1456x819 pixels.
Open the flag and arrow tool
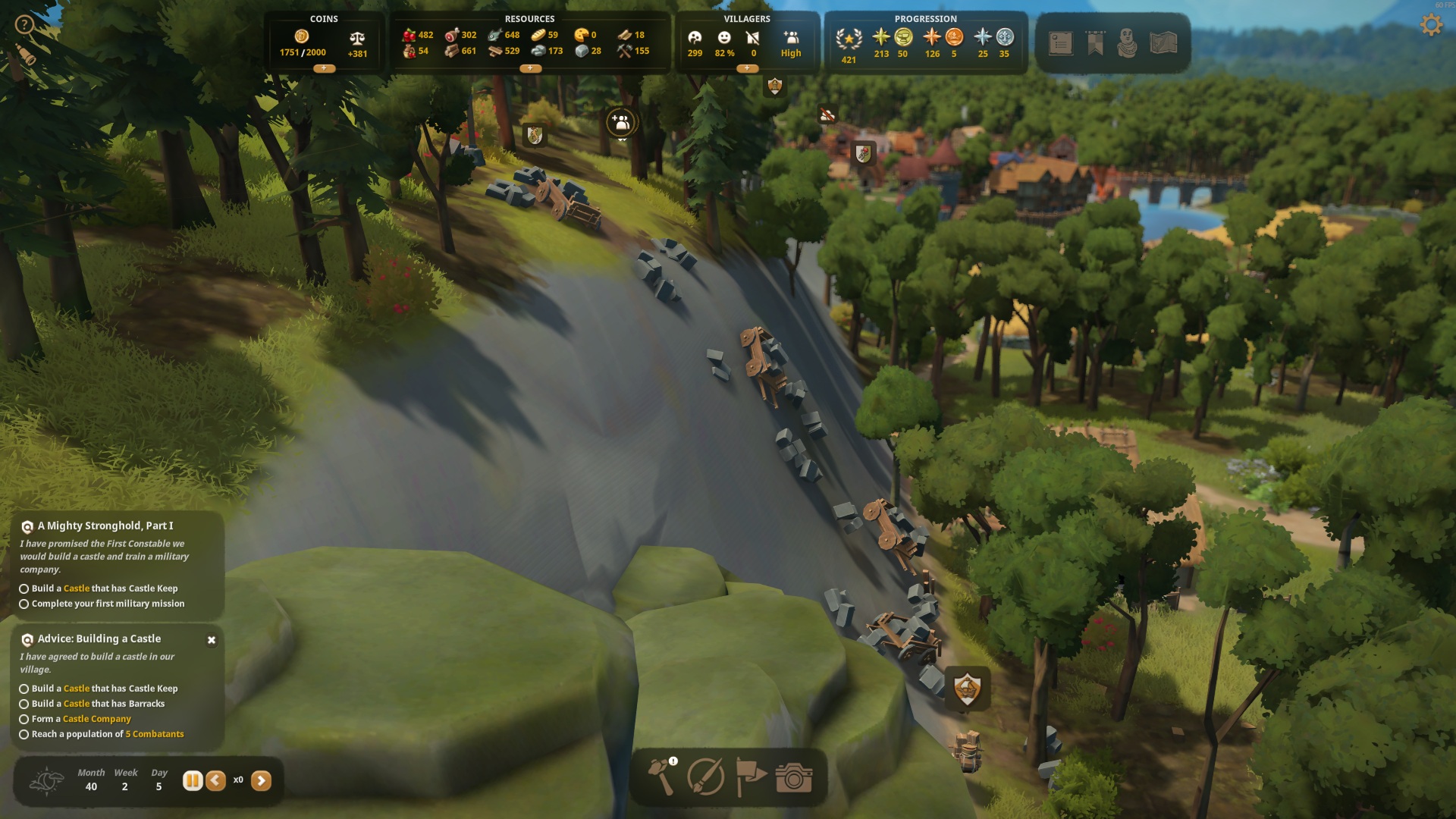coord(750,777)
